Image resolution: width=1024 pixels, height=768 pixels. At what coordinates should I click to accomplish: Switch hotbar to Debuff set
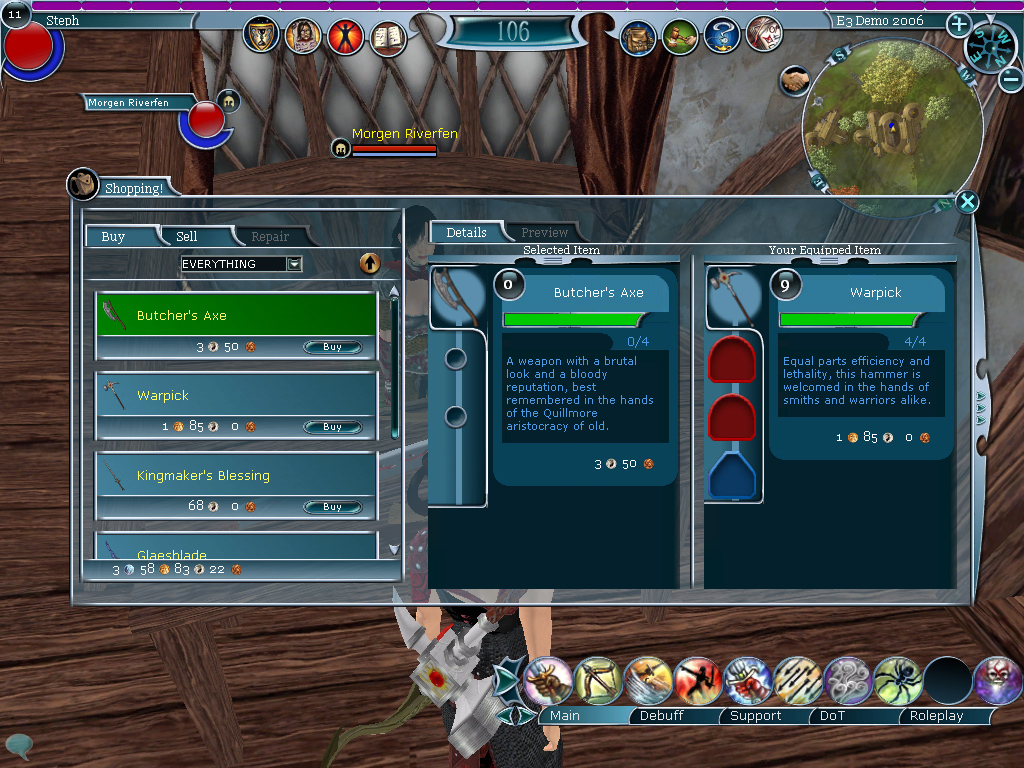click(x=661, y=716)
